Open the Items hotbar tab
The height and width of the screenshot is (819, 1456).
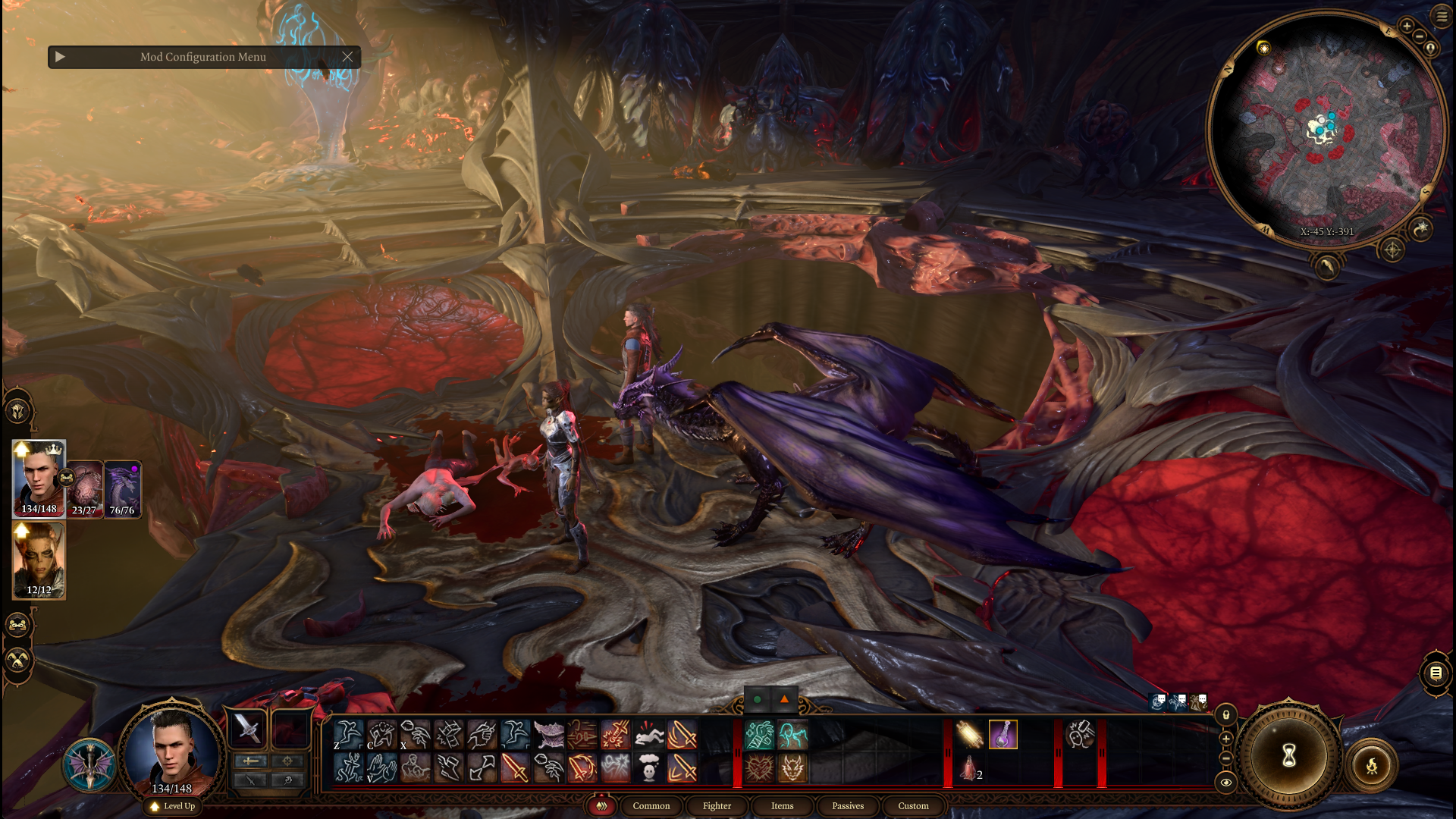coord(782,806)
